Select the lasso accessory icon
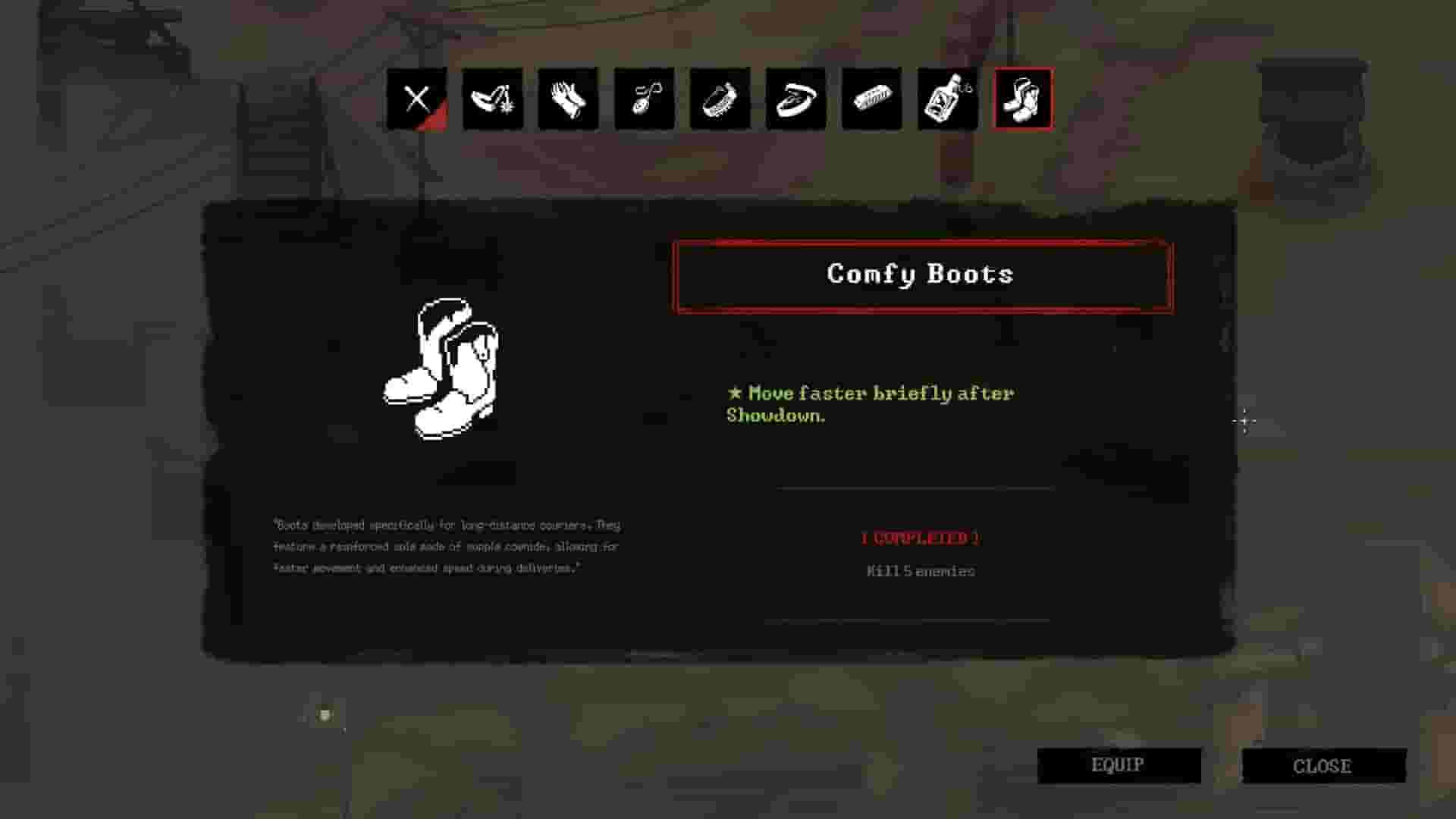 (795, 99)
